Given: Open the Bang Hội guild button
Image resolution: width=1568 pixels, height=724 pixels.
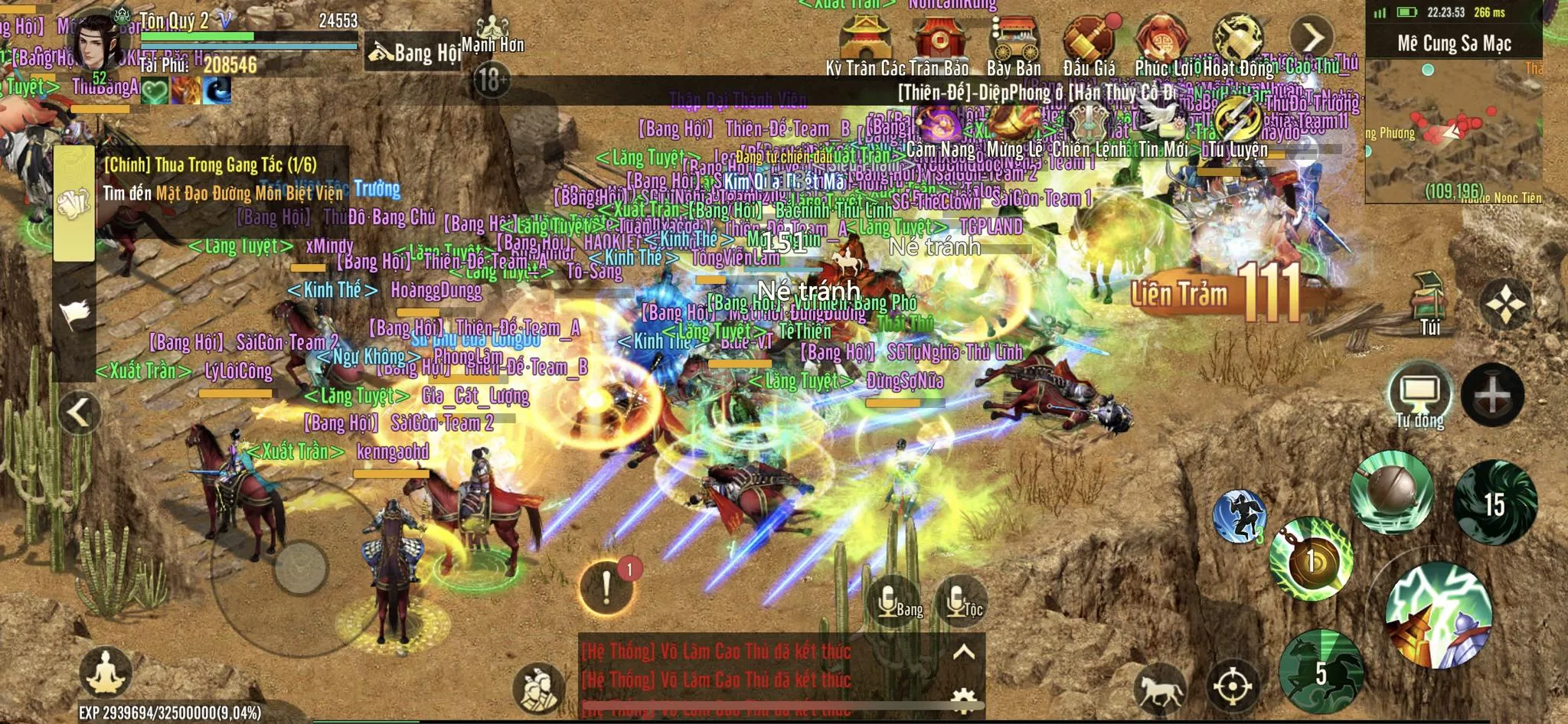Looking at the screenshot, I should pos(415,52).
